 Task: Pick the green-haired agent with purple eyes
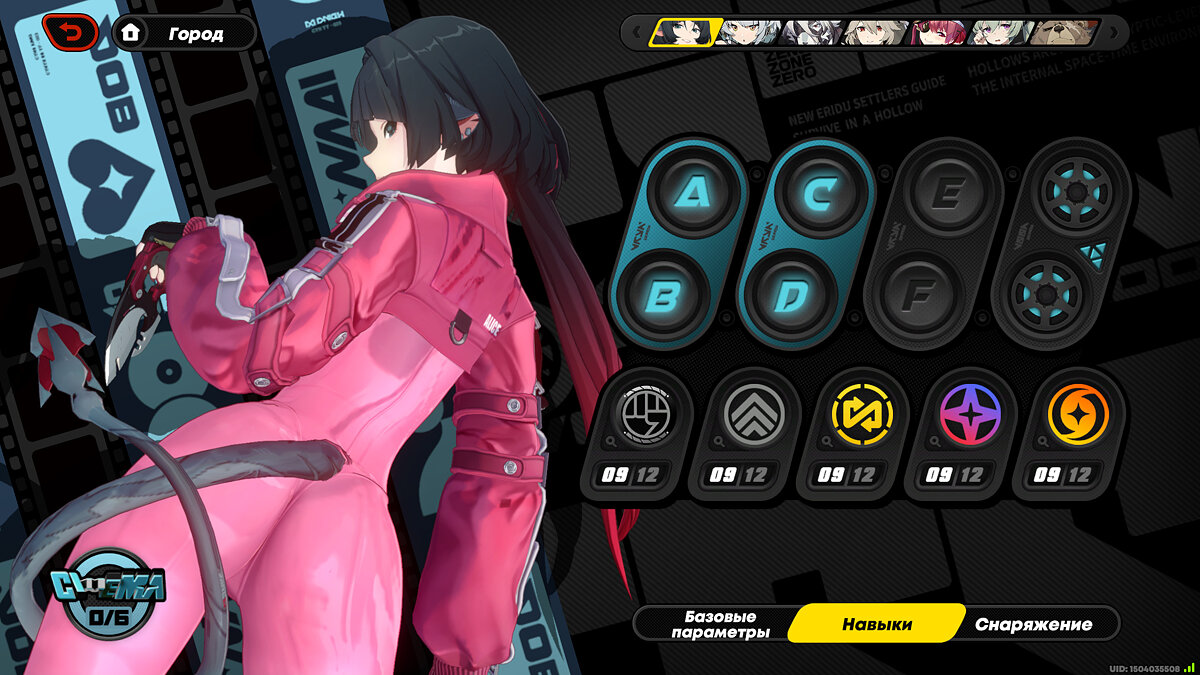[1000, 33]
